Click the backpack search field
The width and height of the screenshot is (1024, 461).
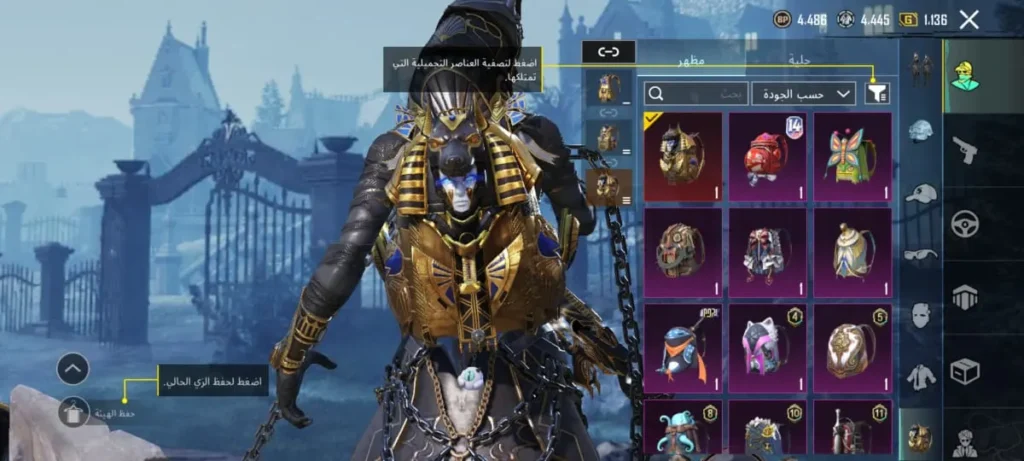coord(696,93)
